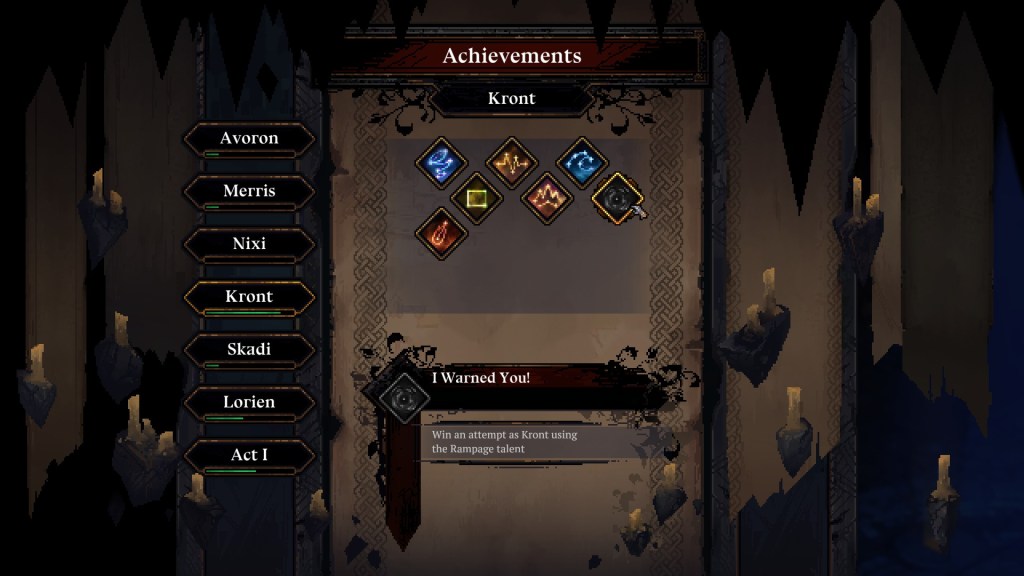Open the Nixi achievements list
Screen dimensions: 1024x576
[249, 243]
